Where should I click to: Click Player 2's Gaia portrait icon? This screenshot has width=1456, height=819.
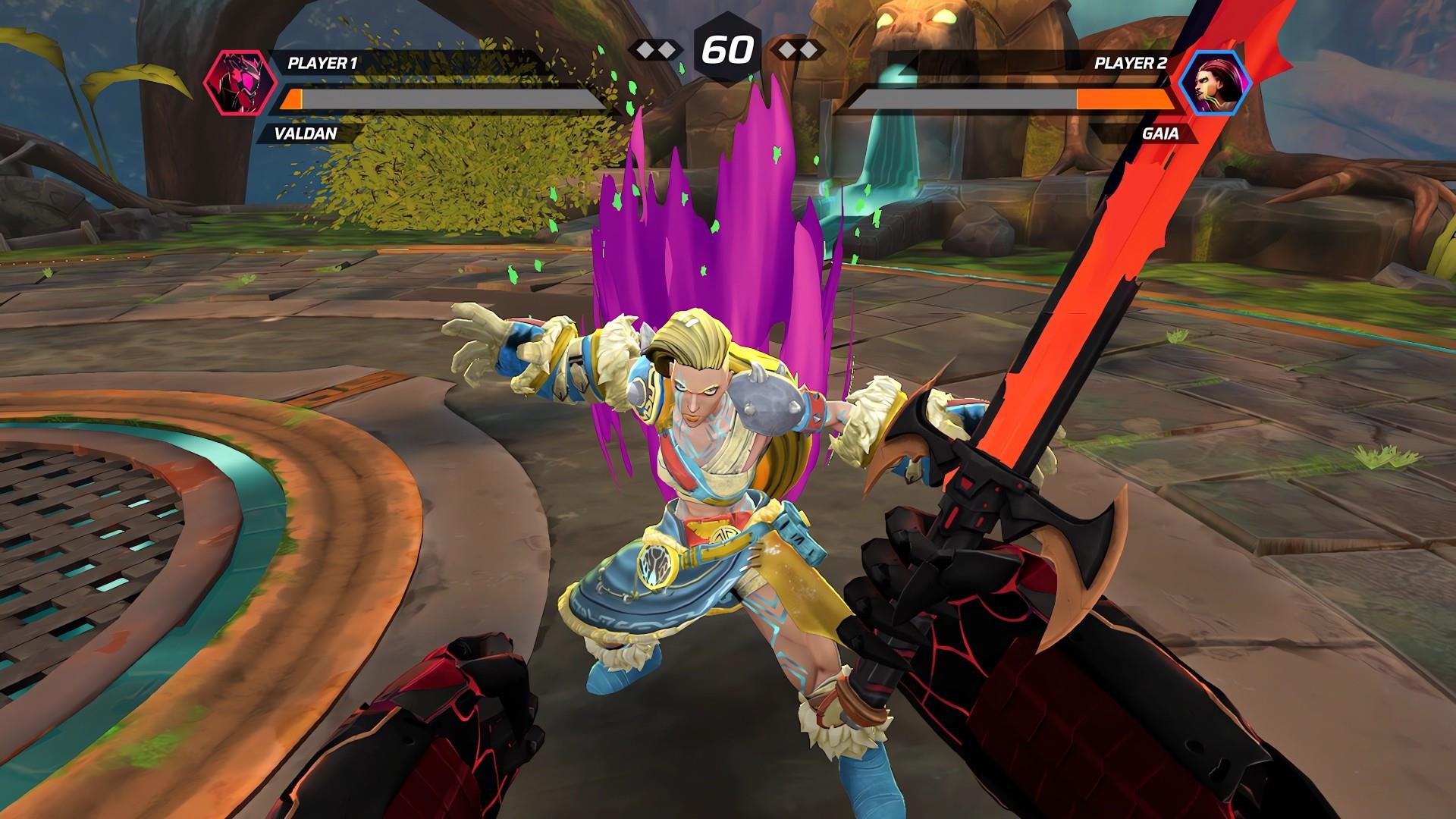point(1216,83)
